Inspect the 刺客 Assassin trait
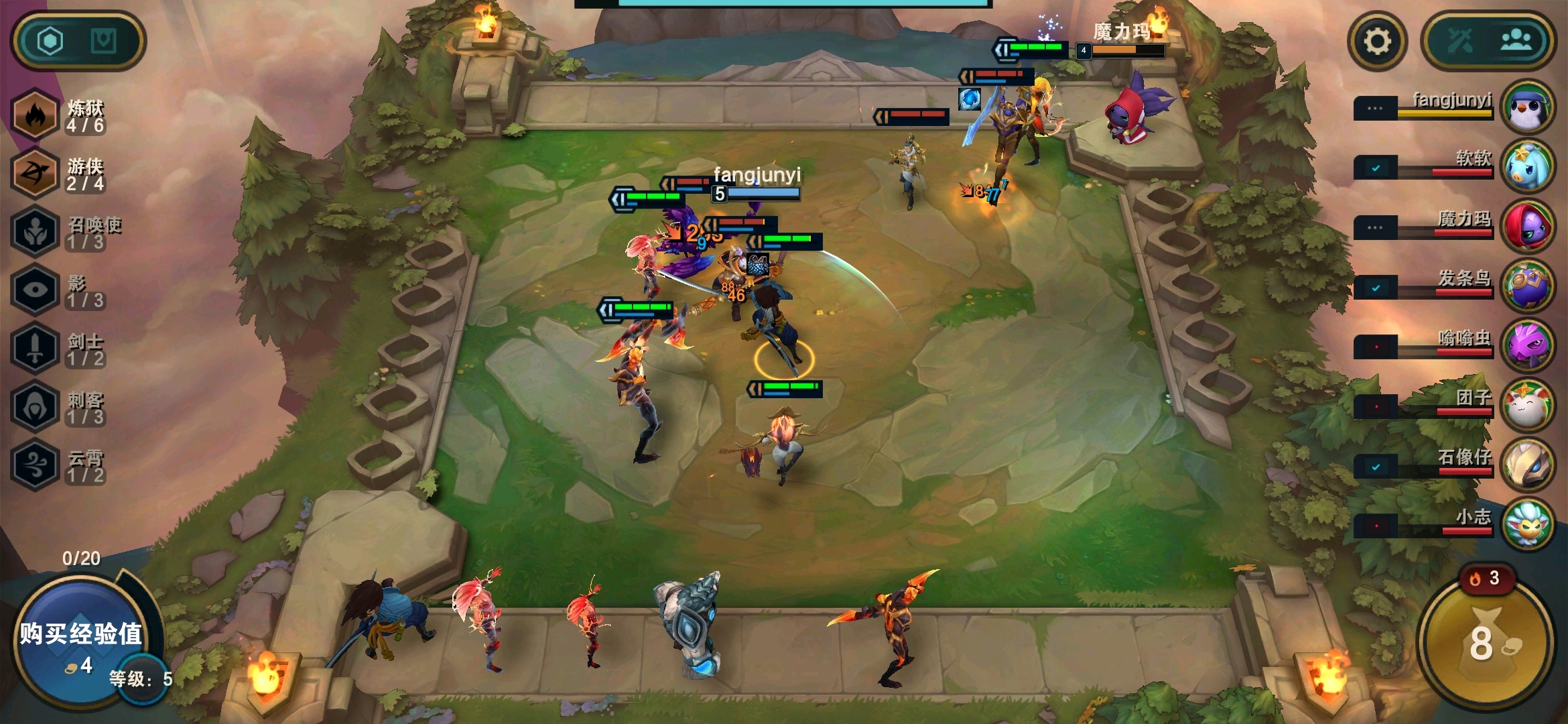The image size is (1568, 724). 35,406
